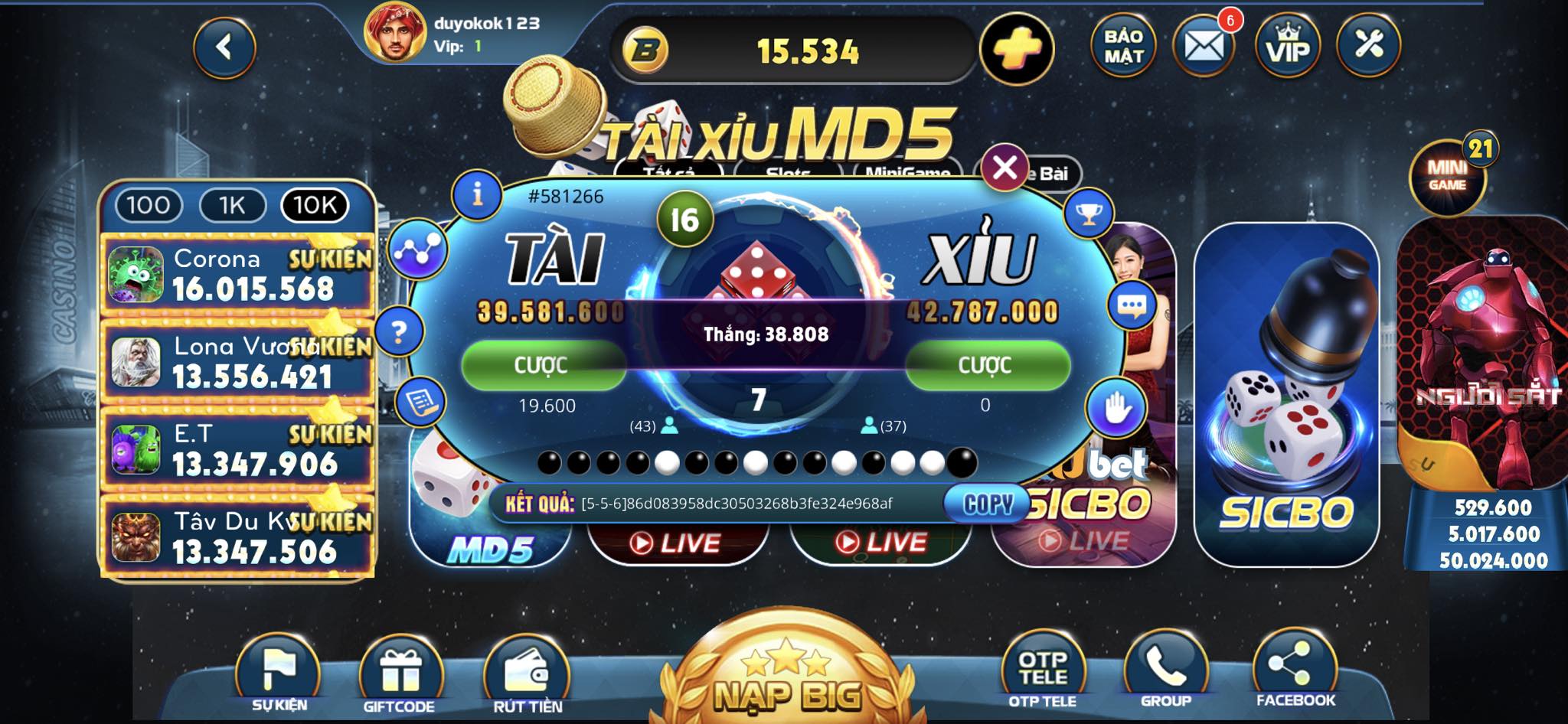Place a bet on Xỉu

(986, 365)
